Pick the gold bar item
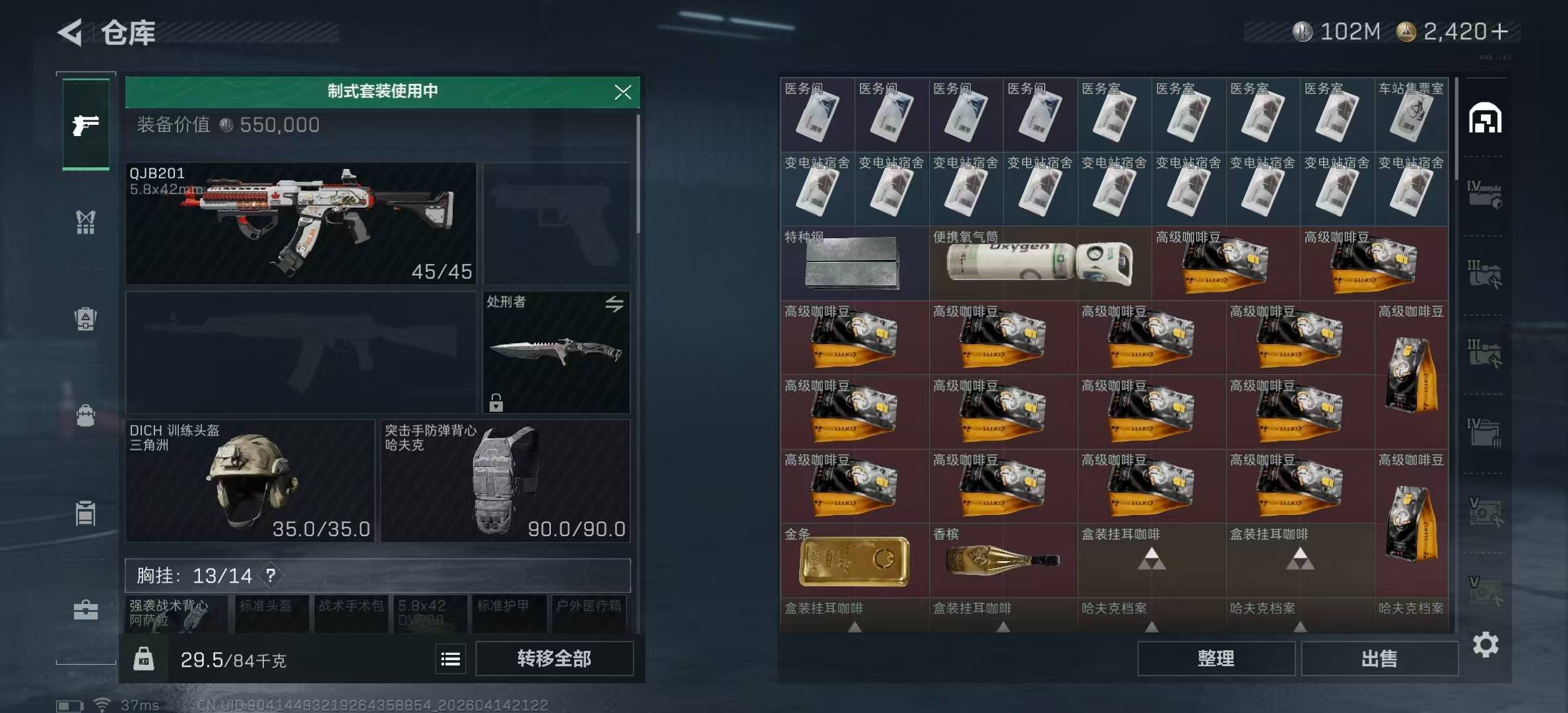Screen dimensions: 1568x713 pyautogui.click(x=853, y=560)
